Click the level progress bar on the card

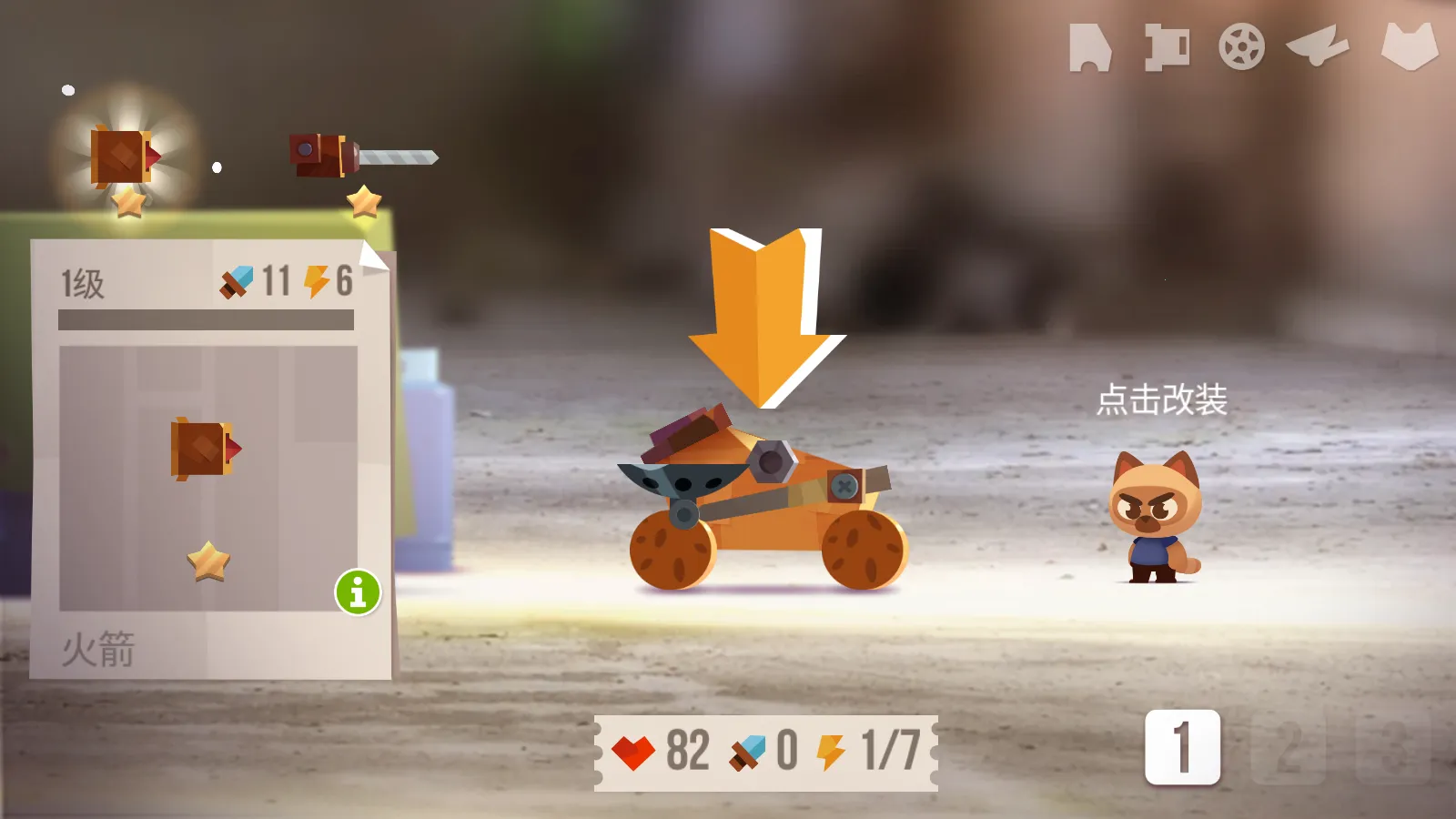205,320
